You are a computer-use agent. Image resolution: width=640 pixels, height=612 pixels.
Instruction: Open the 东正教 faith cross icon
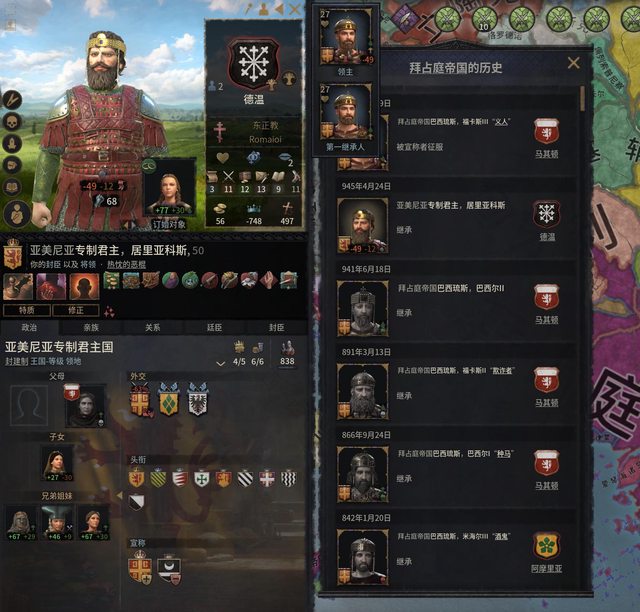coord(219,131)
